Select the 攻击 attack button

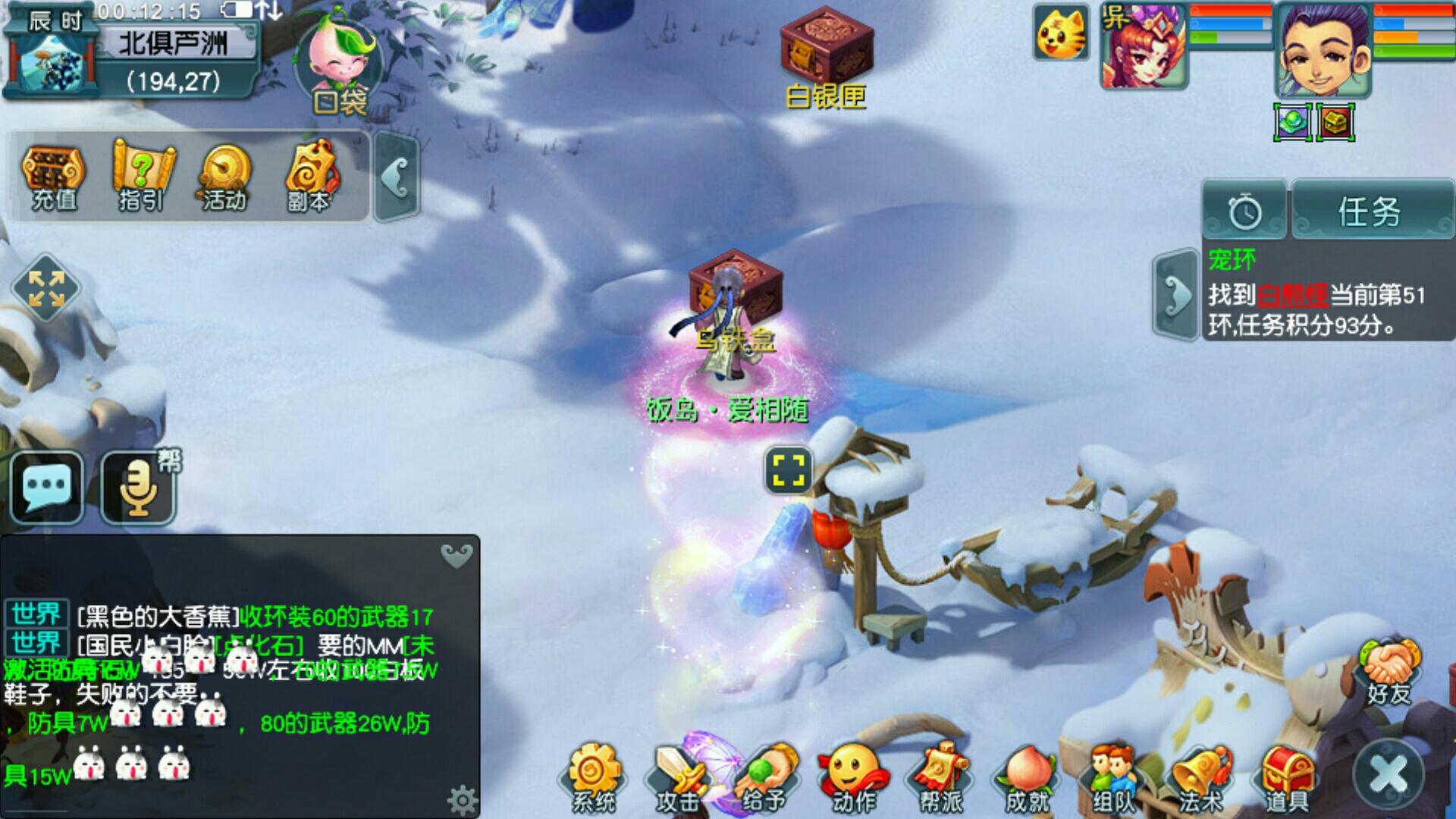[677, 777]
